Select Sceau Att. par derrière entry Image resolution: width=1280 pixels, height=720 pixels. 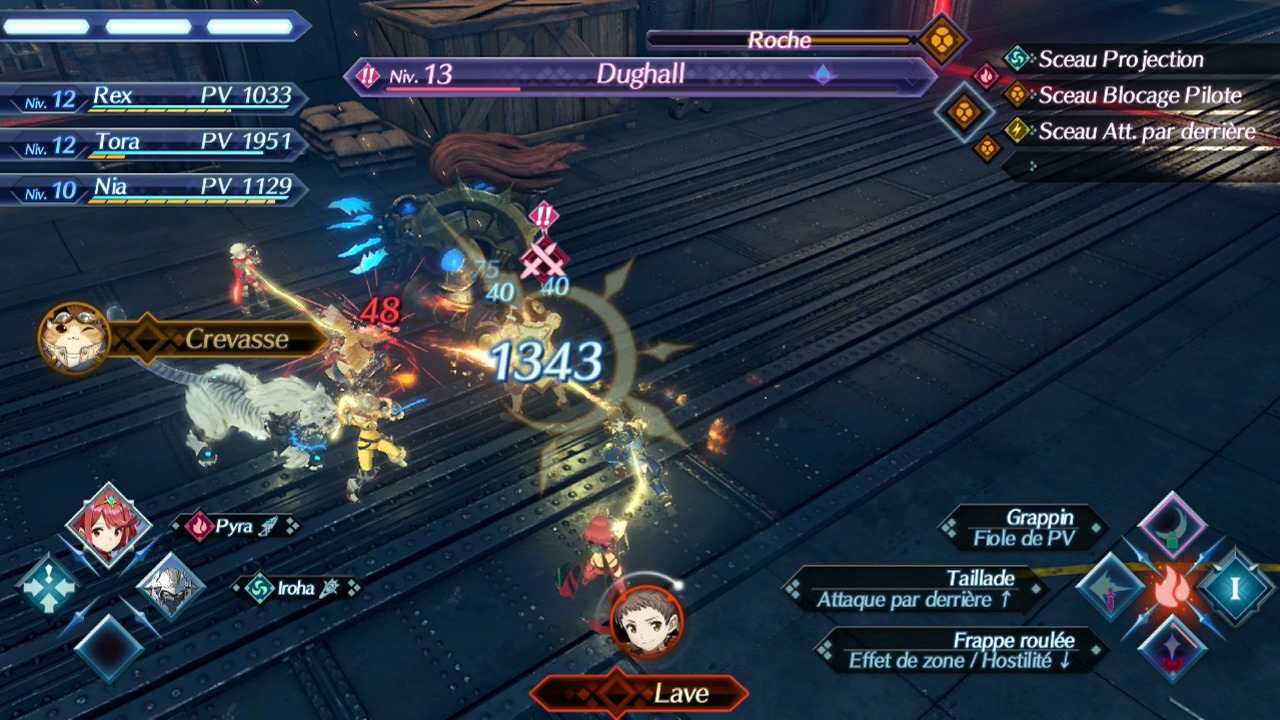(1146, 131)
